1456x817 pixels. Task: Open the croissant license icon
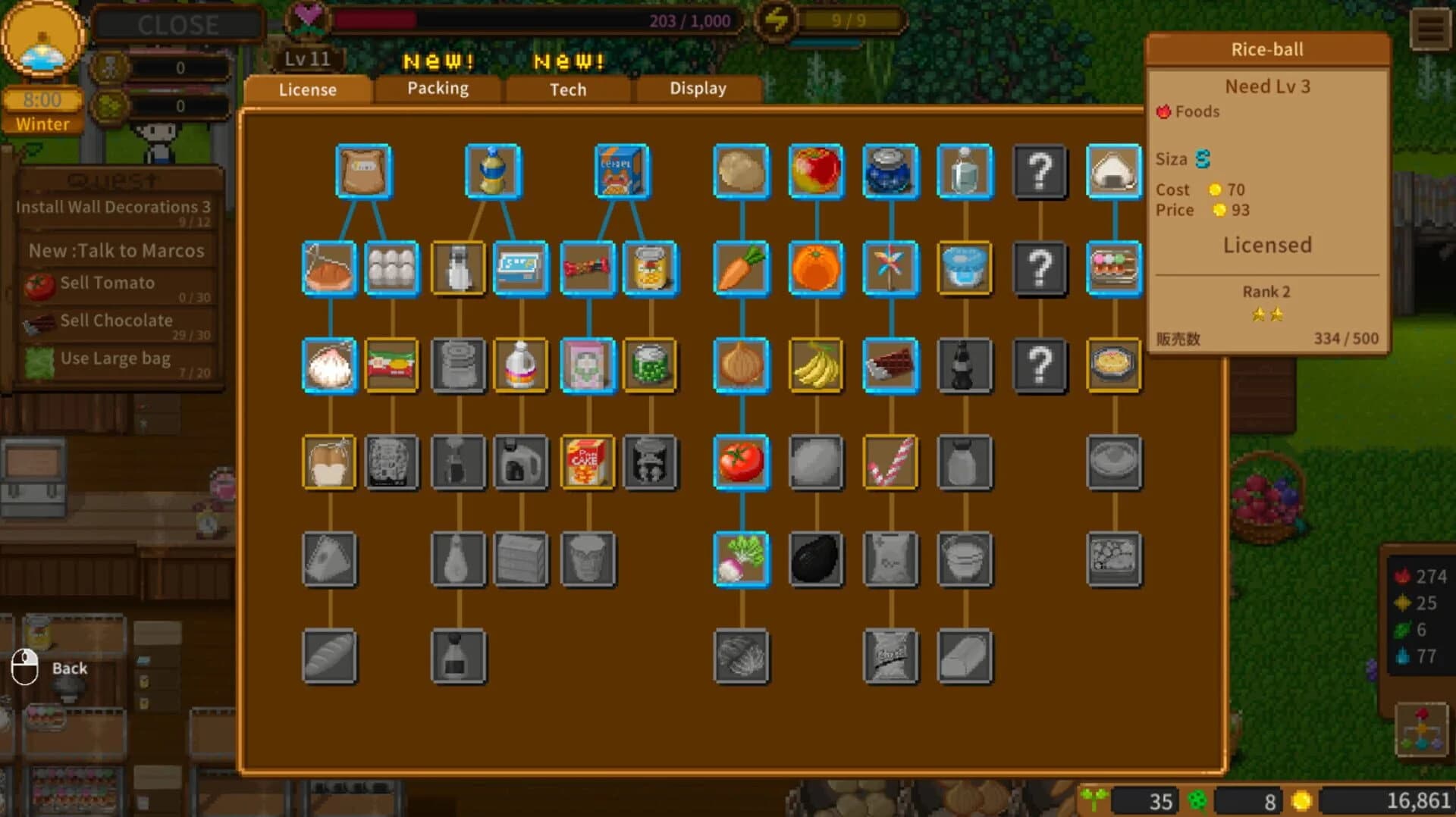click(329, 268)
